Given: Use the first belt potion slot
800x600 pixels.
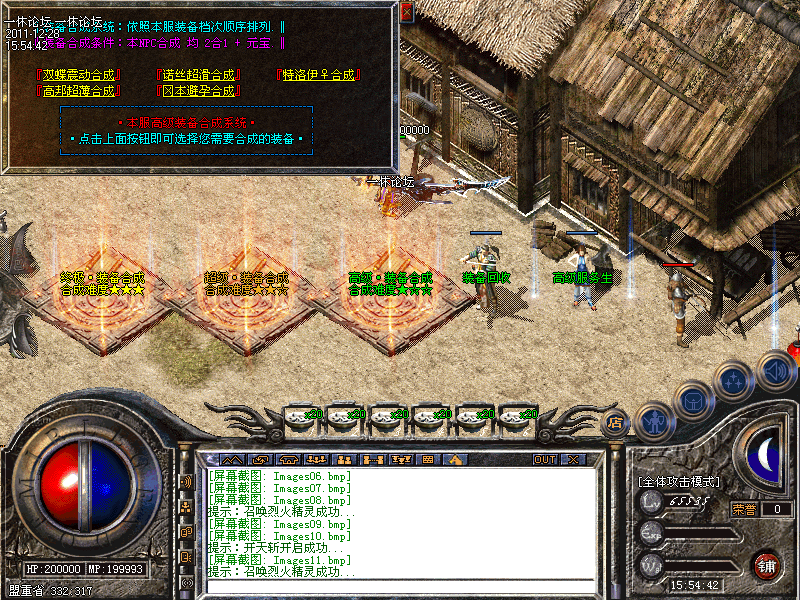Looking at the screenshot, I should (x=301, y=415).
